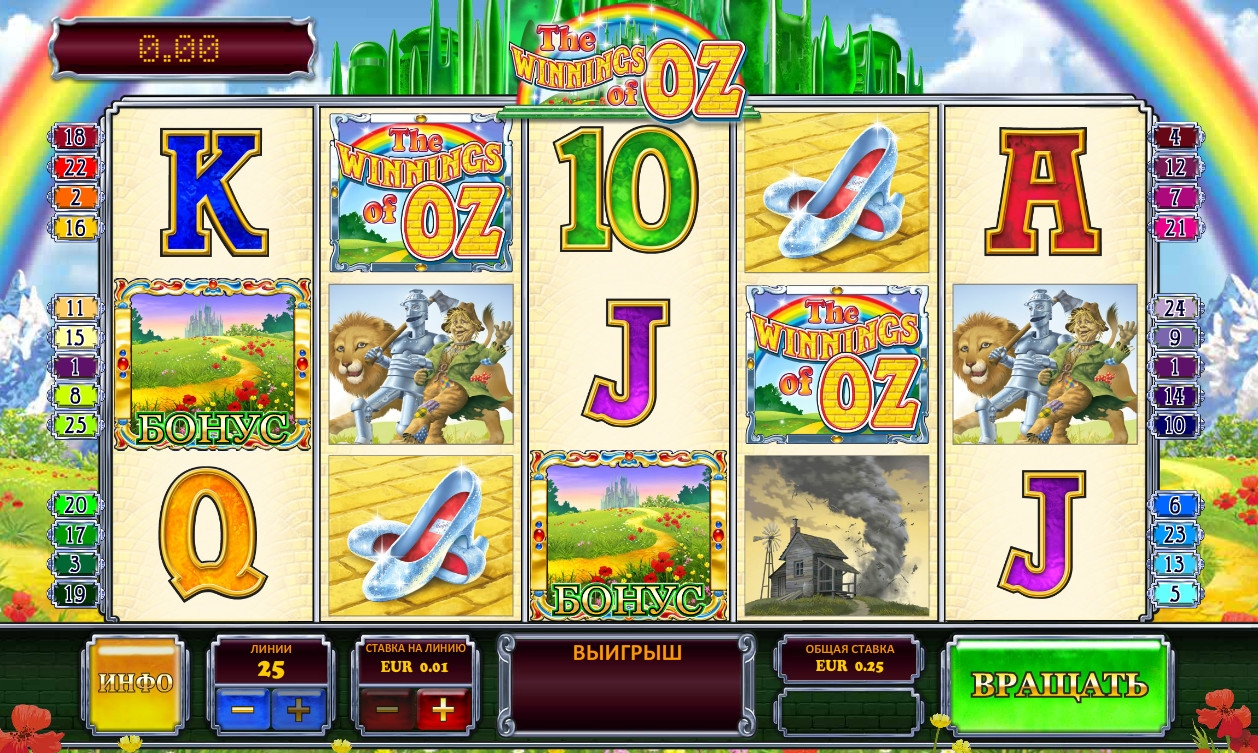Choose payline marker 25

coord(76,425)
